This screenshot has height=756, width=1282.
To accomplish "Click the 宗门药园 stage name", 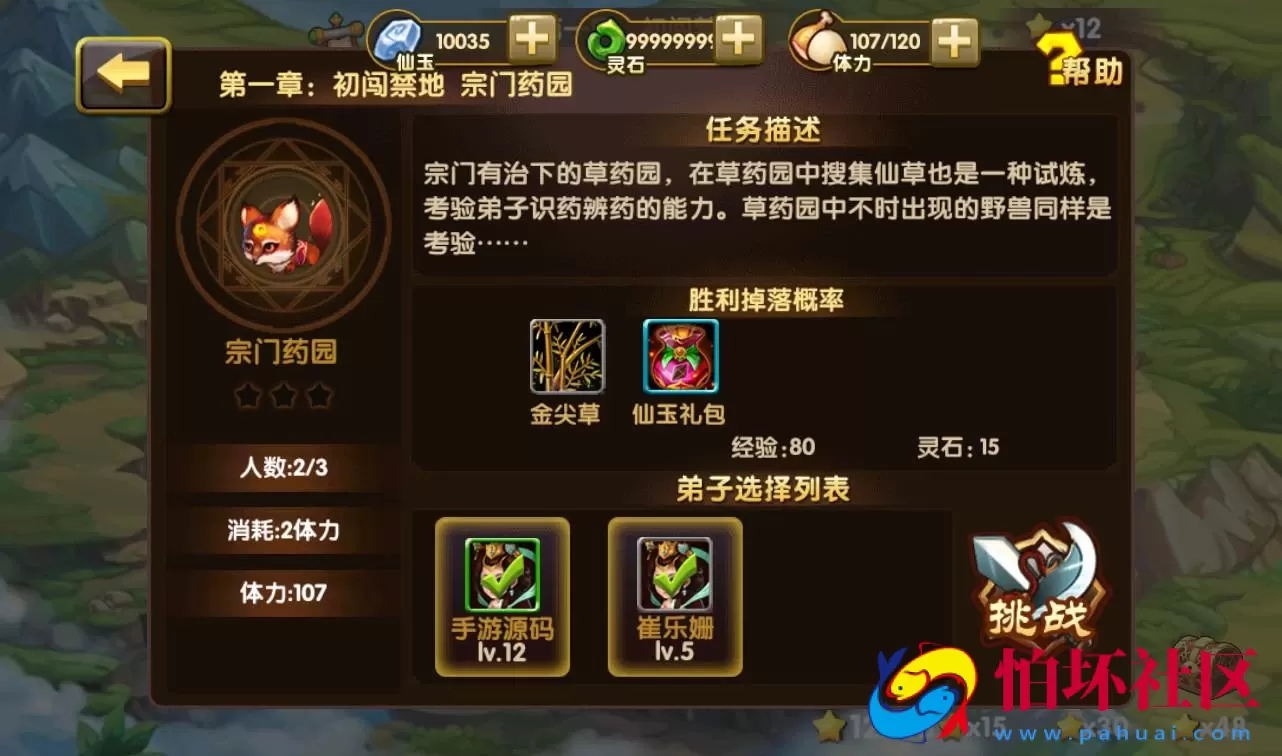I will 282,353.
